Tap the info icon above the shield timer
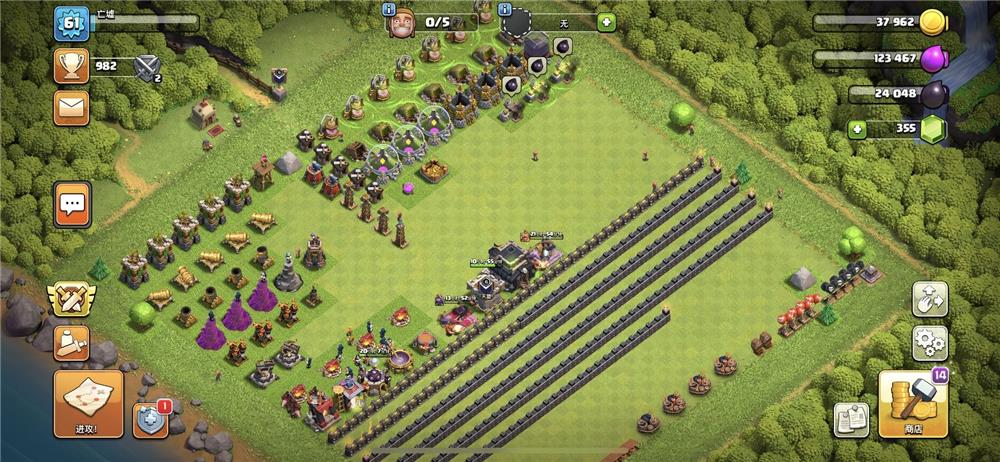The width and height of the screenshot is (1000, 462). (483, 5)
